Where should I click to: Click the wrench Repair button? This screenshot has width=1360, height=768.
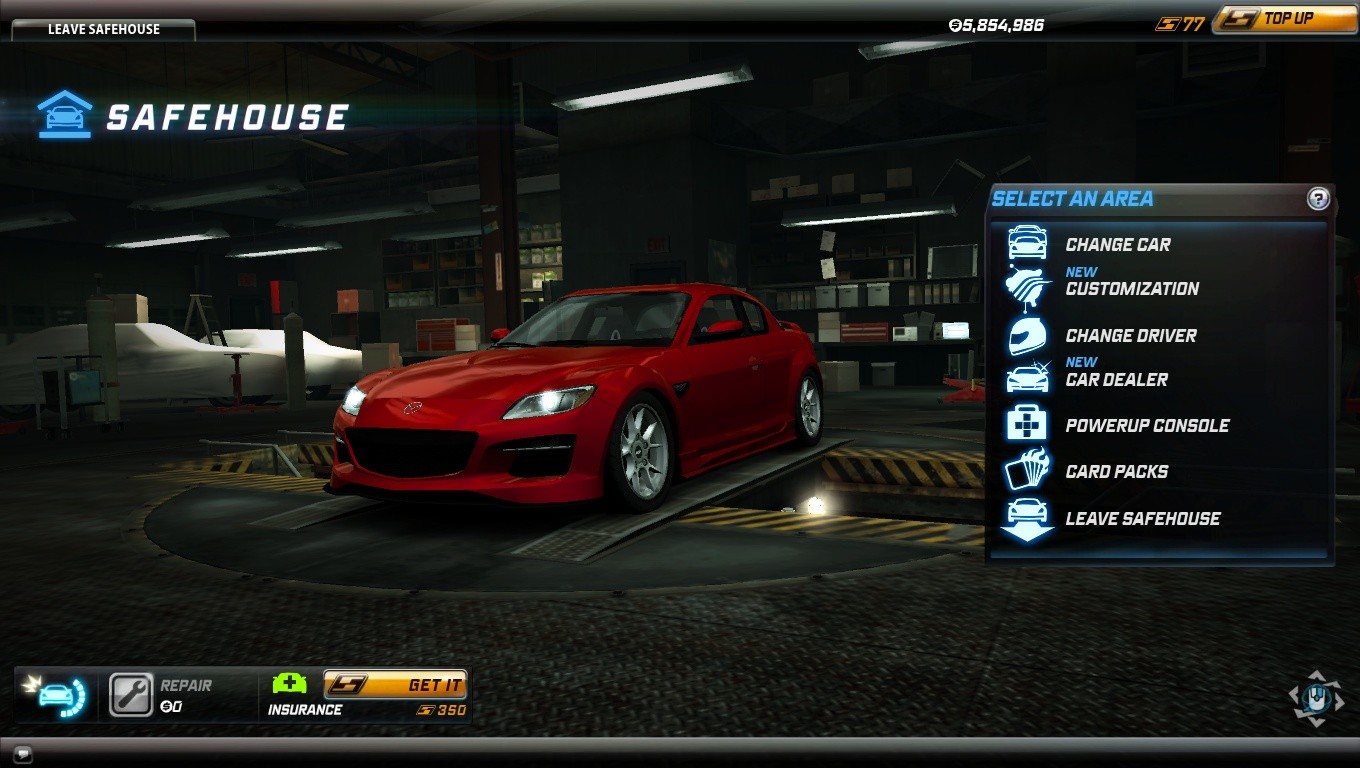tap(131, 696)
